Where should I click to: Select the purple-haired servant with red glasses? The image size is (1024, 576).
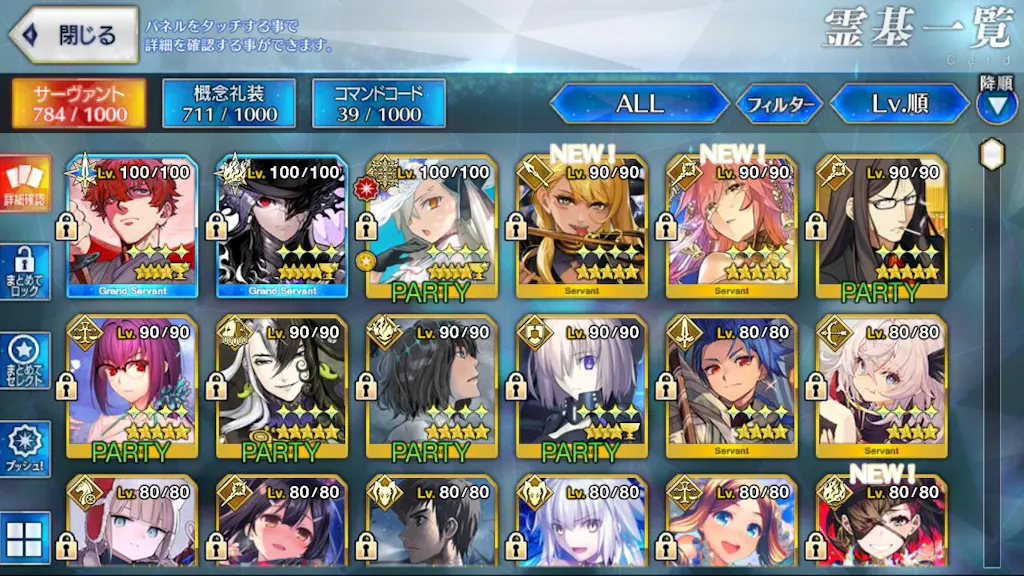(x=132, y=386)
